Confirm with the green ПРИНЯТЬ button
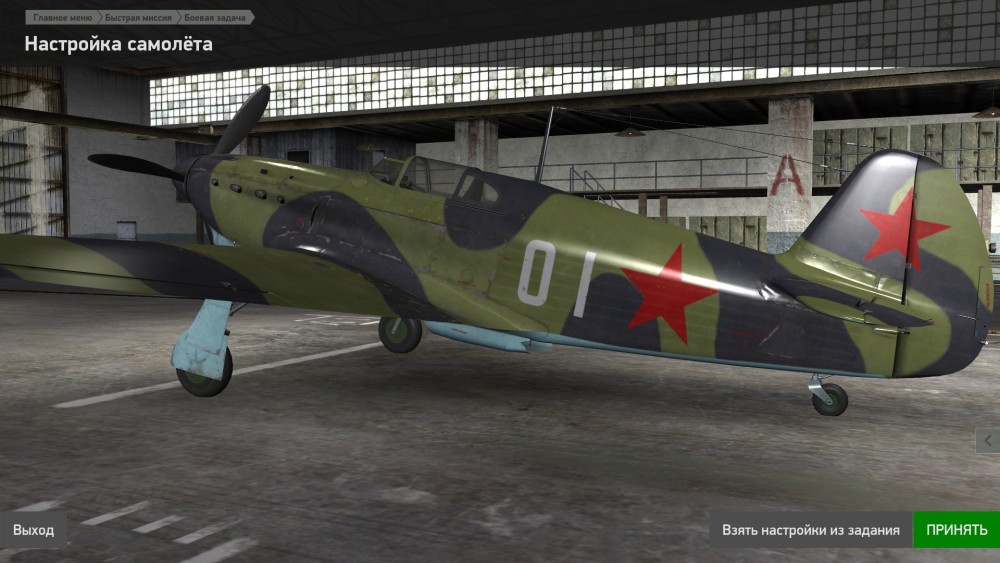The image size is (1000, 563). (x=956, y=530)
